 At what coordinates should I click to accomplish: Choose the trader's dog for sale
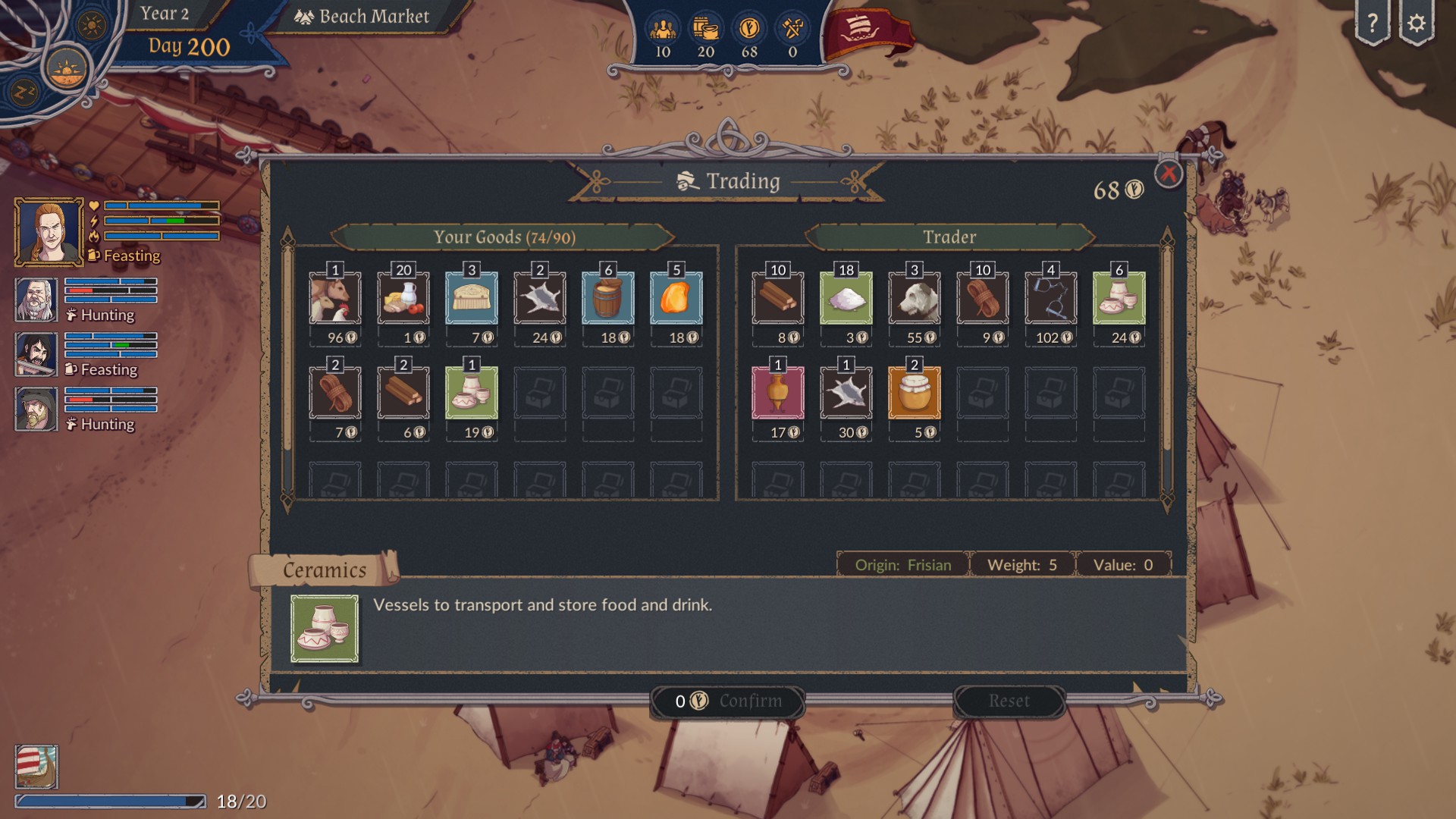[x=915, y=298]
